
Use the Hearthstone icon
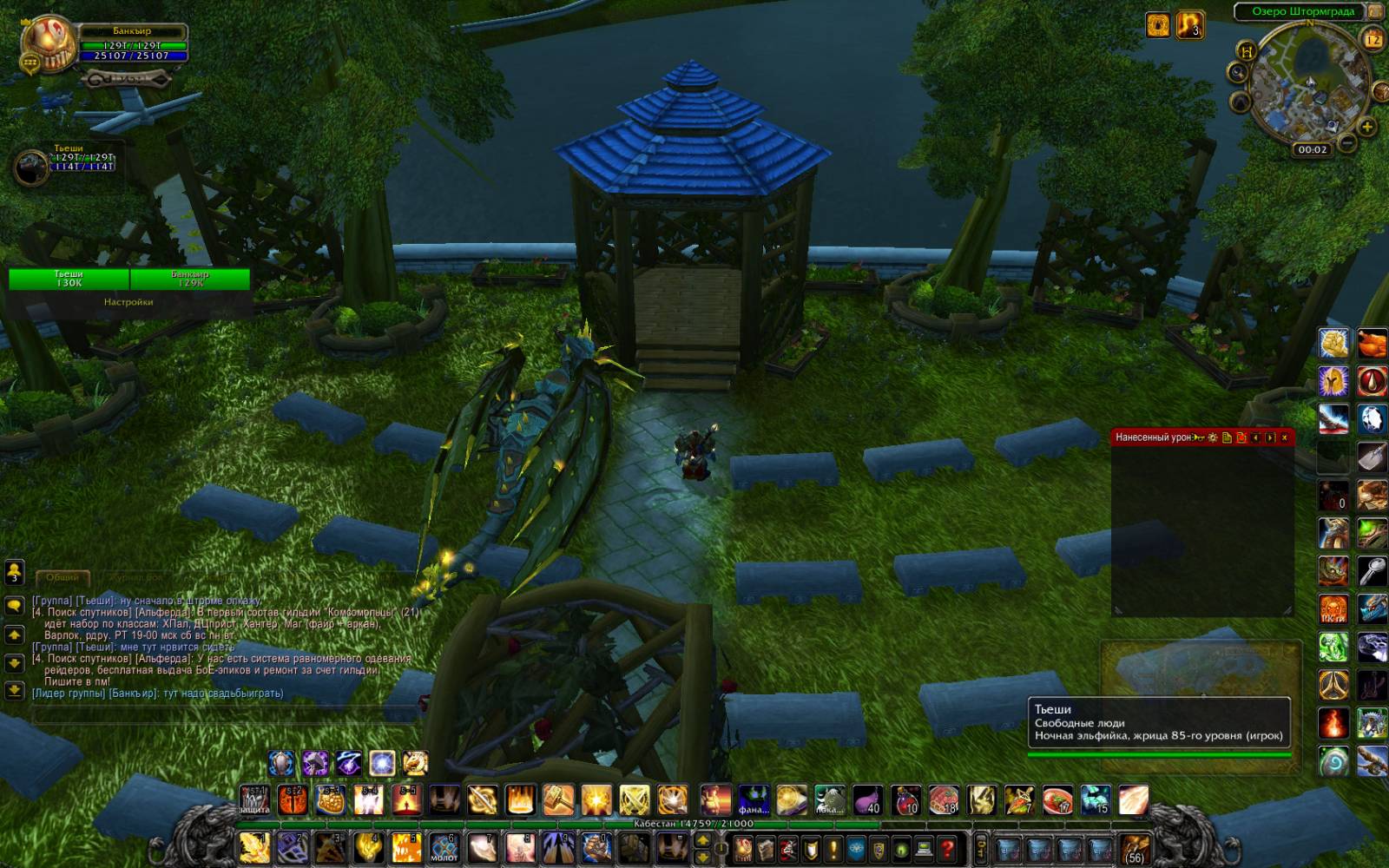pyautogui.click(x=1335, y=761)
